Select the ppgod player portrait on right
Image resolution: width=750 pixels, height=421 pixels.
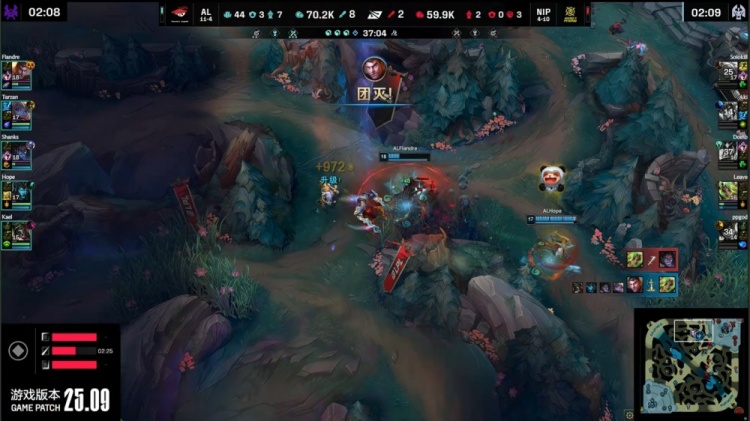click(x=729, y=233)
